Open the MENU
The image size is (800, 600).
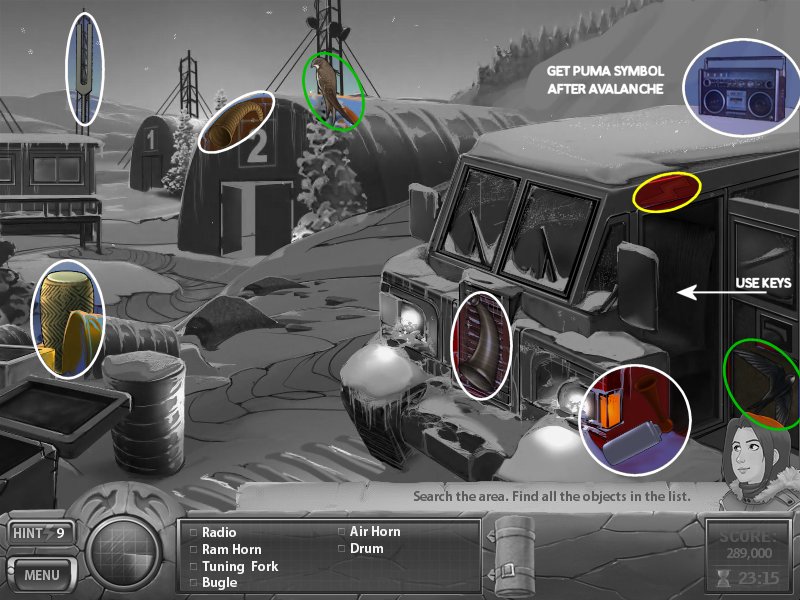coord(41,575)
